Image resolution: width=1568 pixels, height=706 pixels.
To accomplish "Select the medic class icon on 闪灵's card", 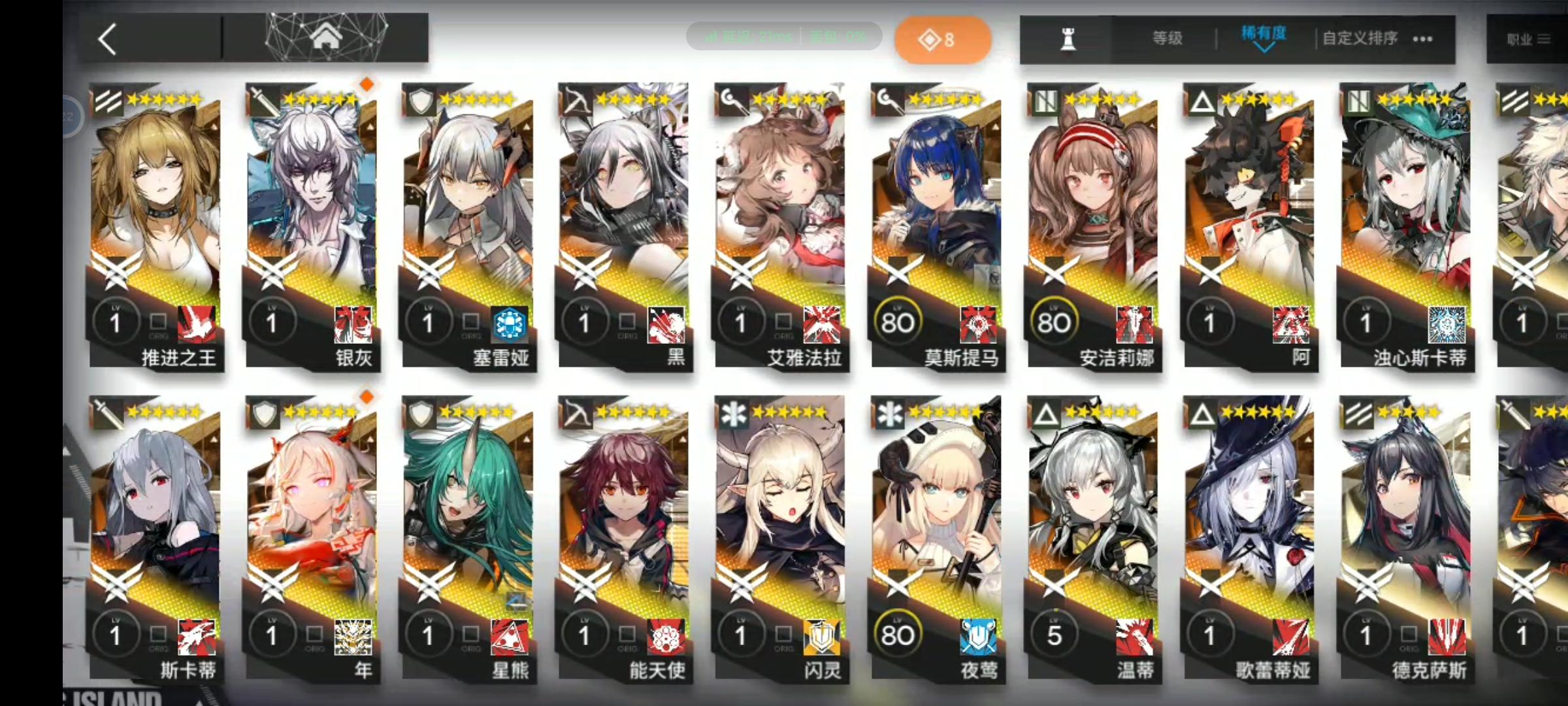I will click(734, 413).
